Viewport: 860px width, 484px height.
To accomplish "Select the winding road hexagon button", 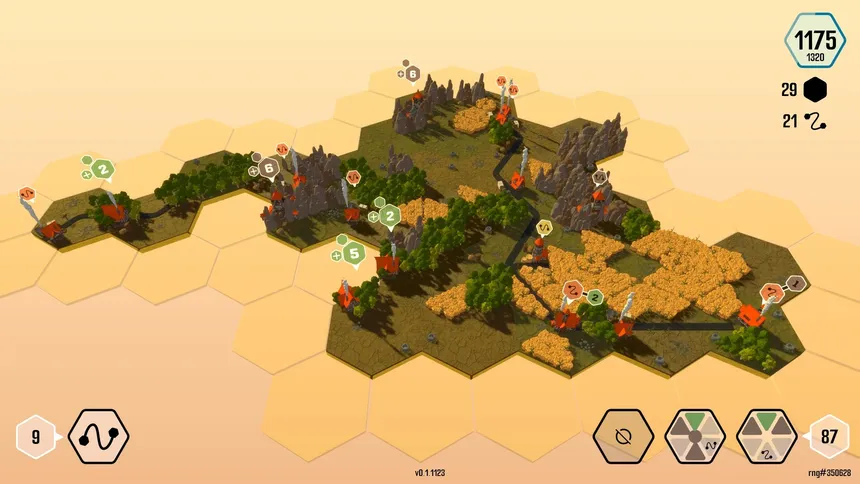I will coord(98,437).
